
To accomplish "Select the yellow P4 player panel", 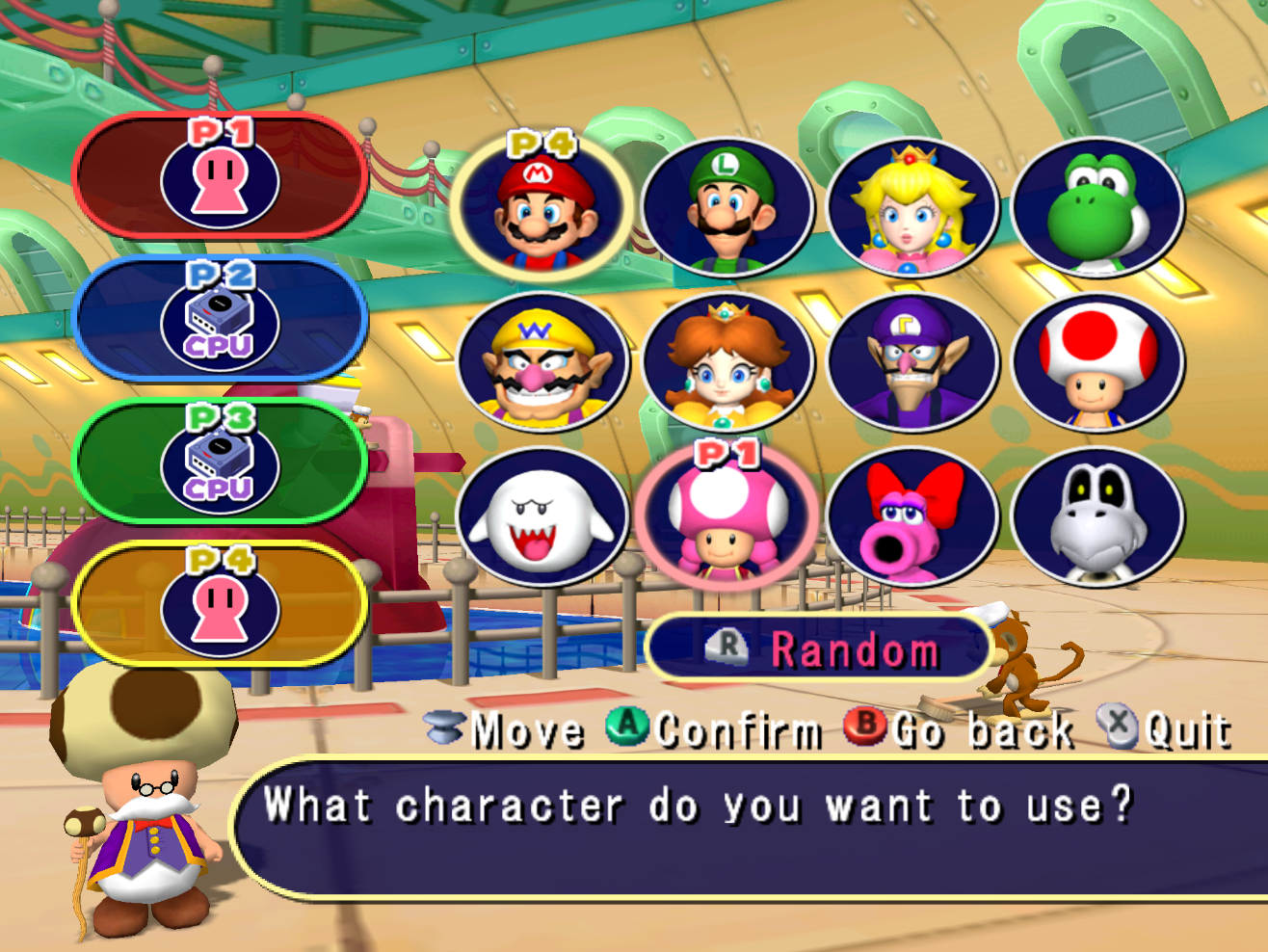I will coord(221,605).
